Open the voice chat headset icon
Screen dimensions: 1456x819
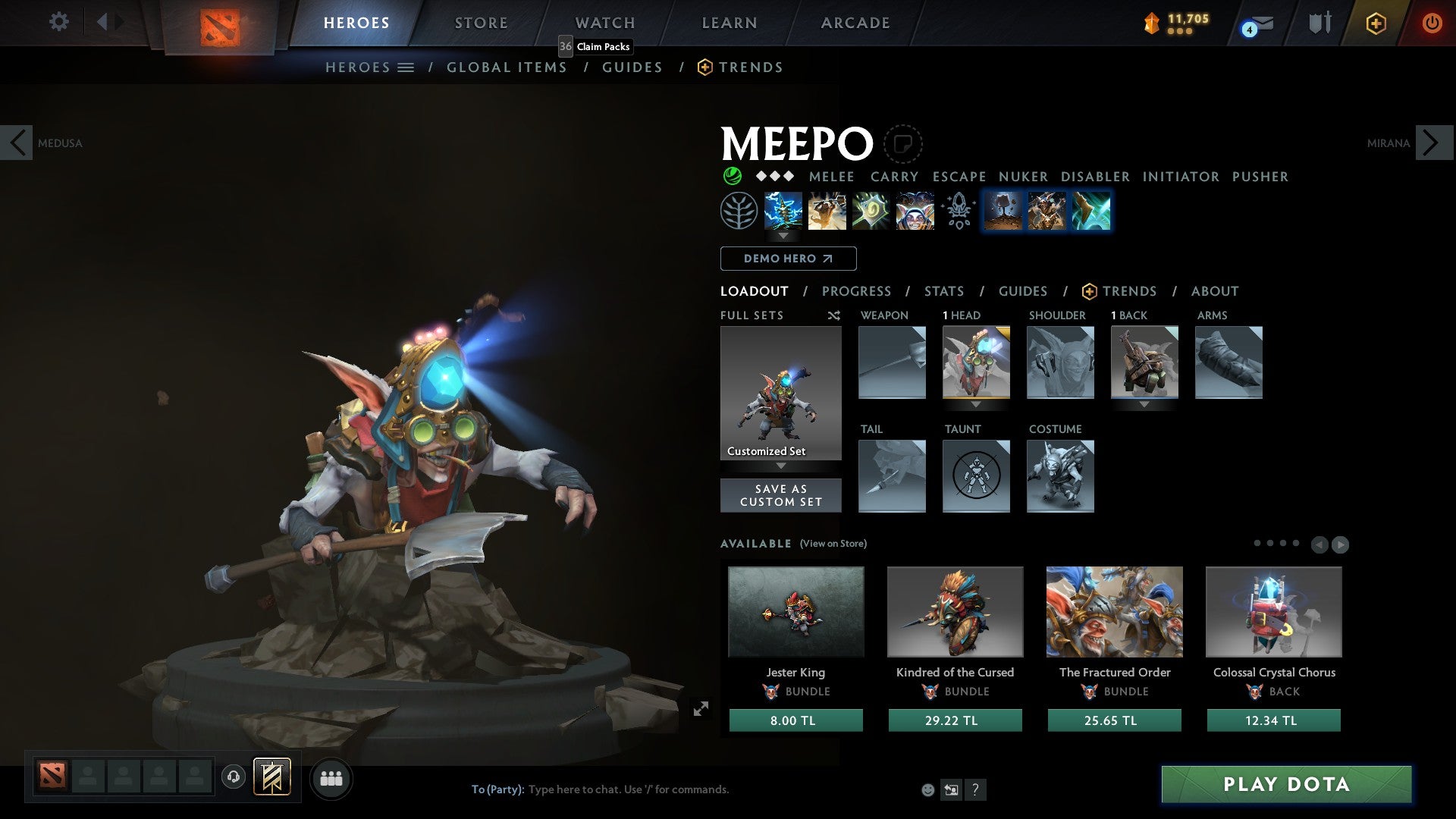pyautogui.click(x=234, y=778)
